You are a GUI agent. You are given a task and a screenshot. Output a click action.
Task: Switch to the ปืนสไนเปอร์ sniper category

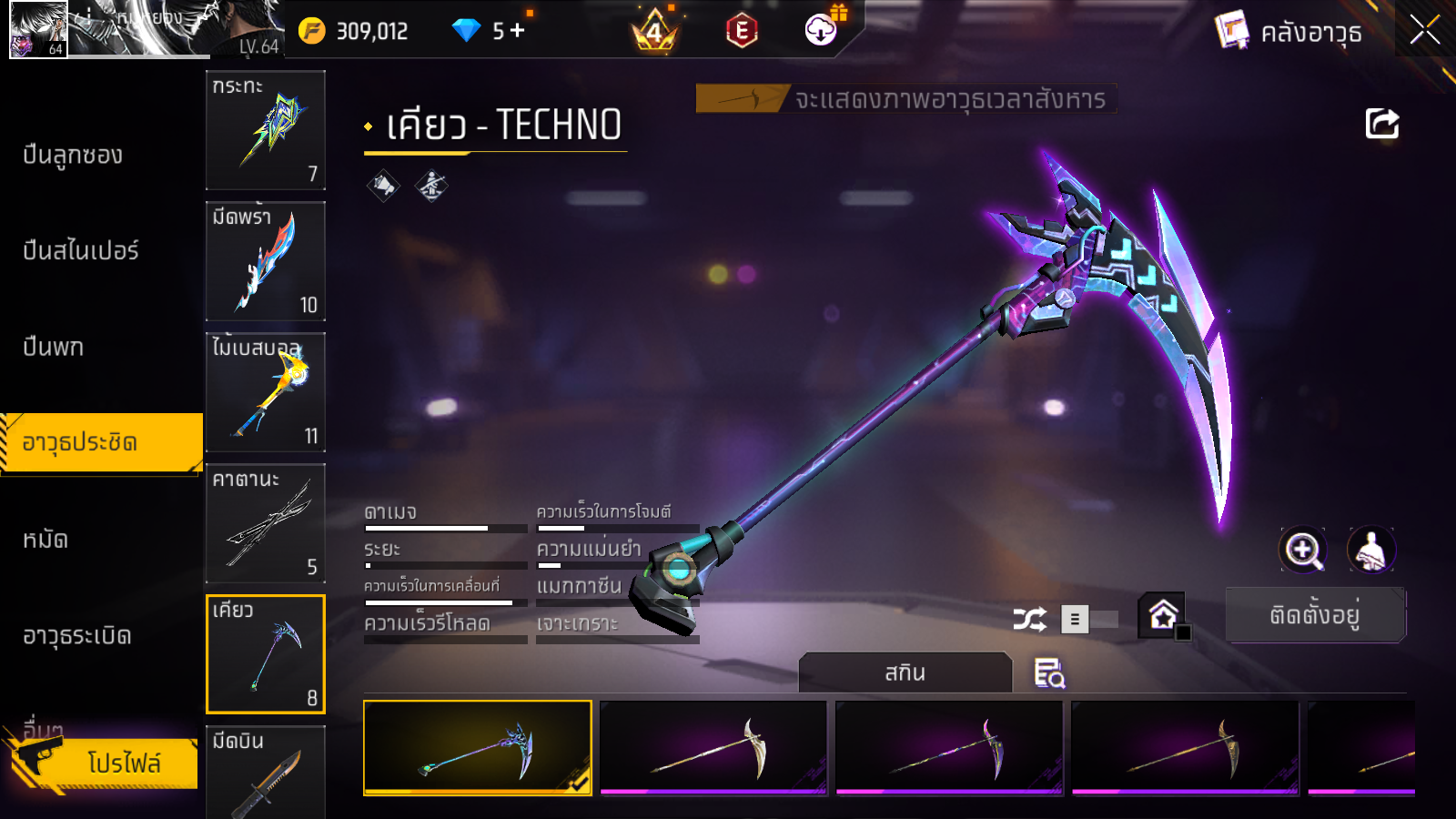[x=81, y=251]
